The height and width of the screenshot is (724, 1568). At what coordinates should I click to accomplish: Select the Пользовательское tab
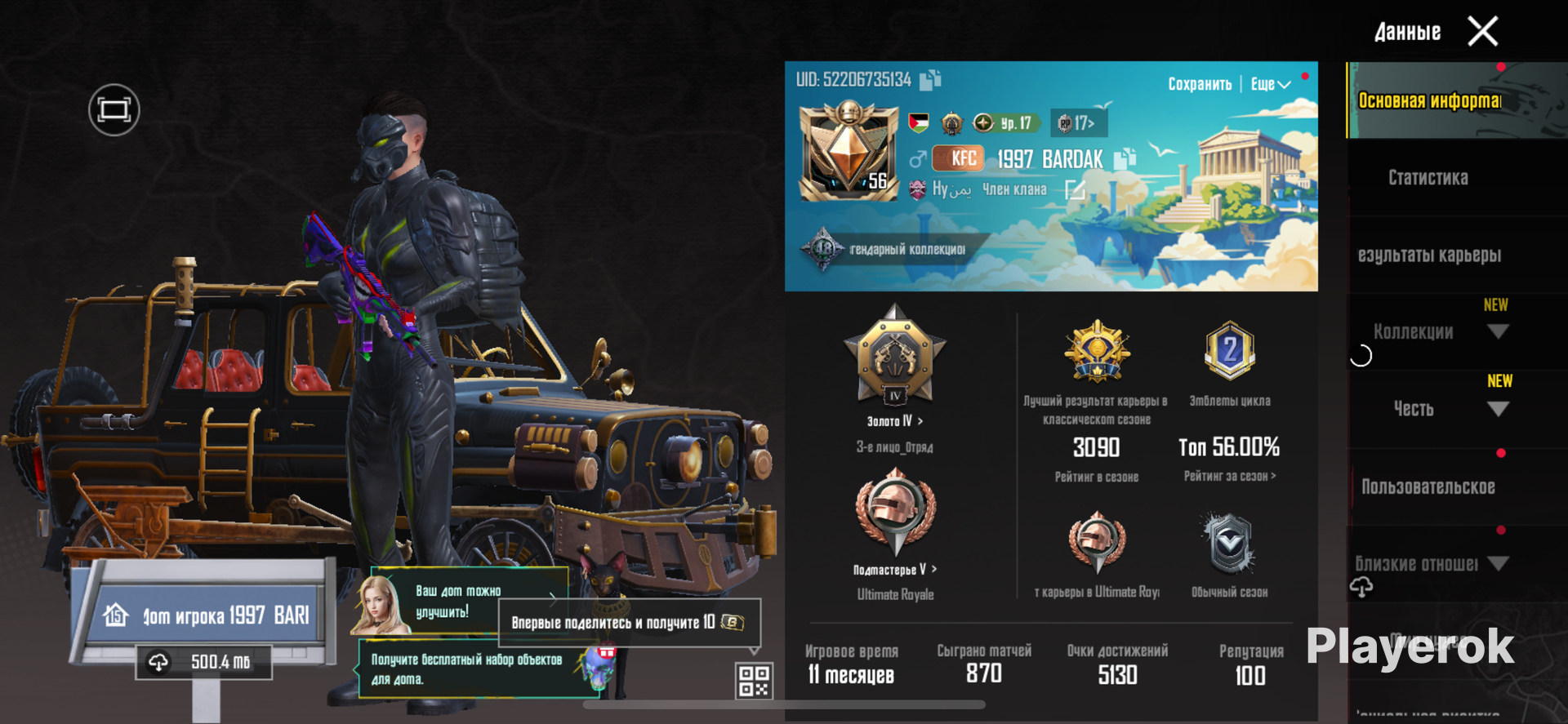[1428, 487]
